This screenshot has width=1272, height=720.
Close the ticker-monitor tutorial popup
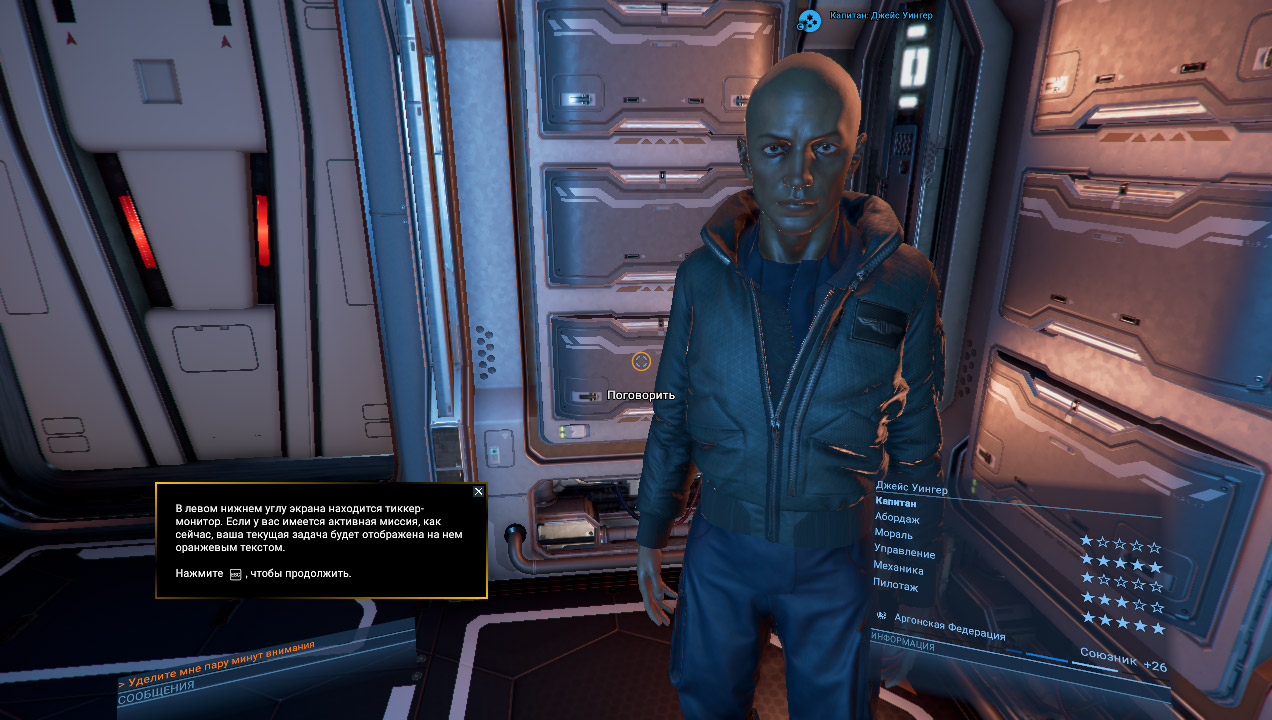[x=478, y=491]
